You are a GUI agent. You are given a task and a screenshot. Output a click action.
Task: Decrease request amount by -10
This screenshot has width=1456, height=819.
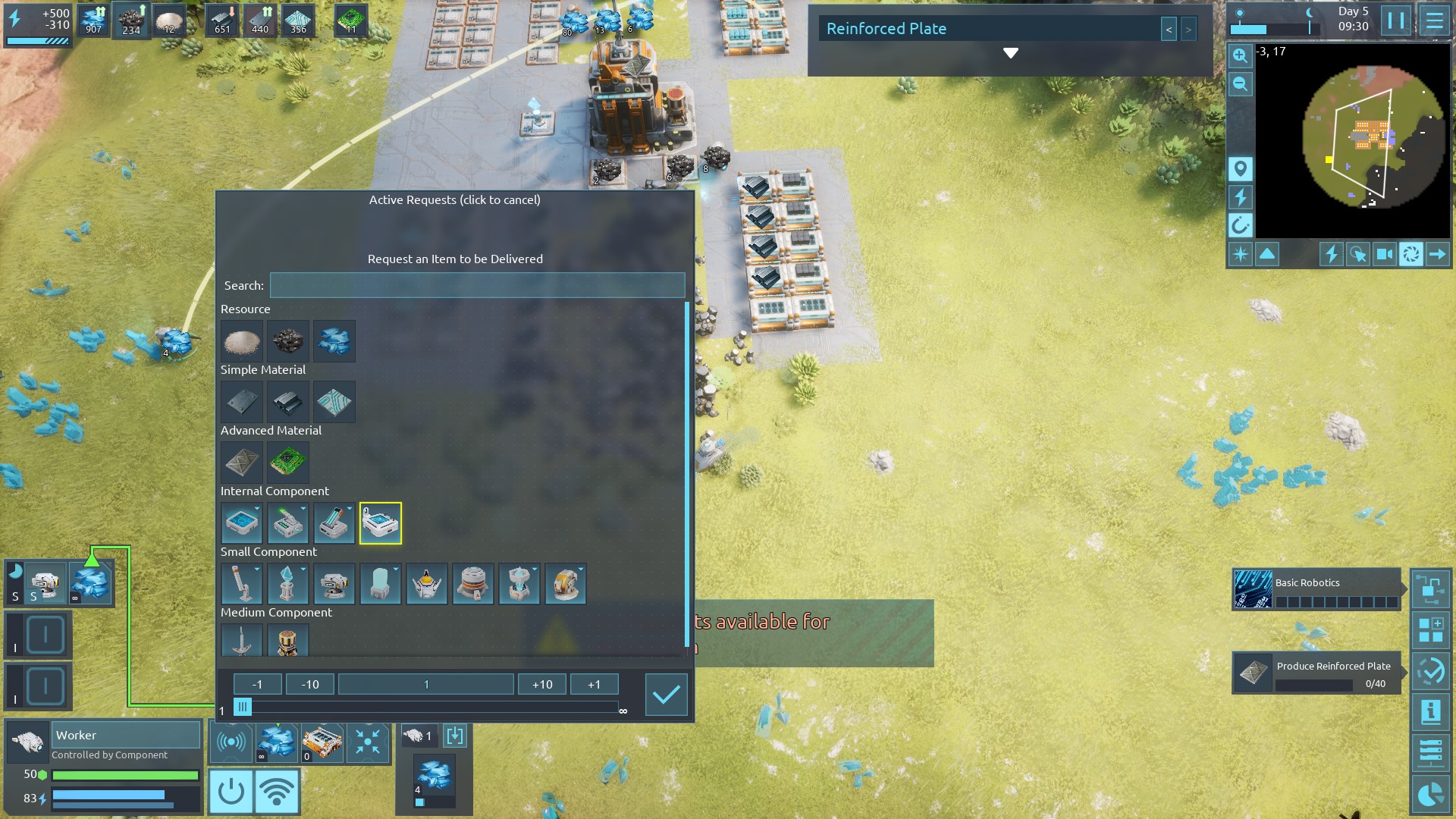tap(310, 684)
